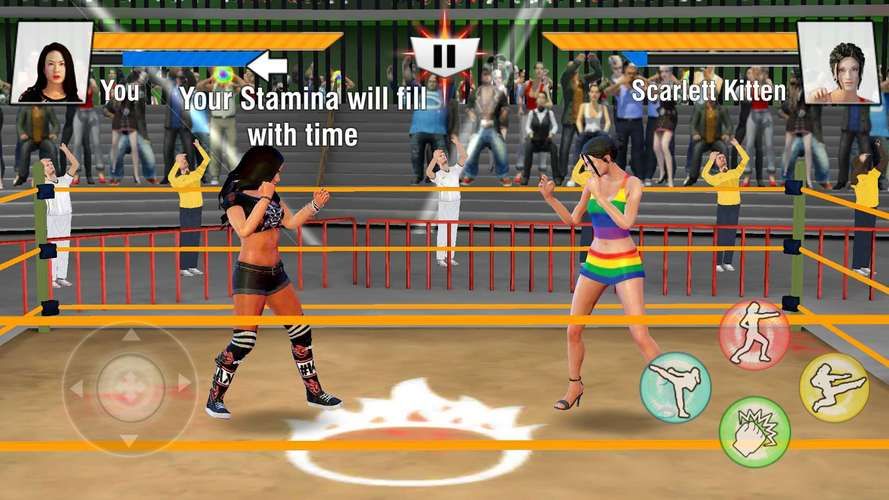Image resolution: width=889 pixels, height=500 pixels.
Task: Move left with the joystick left arrow
Action: [x=77, y=385]
